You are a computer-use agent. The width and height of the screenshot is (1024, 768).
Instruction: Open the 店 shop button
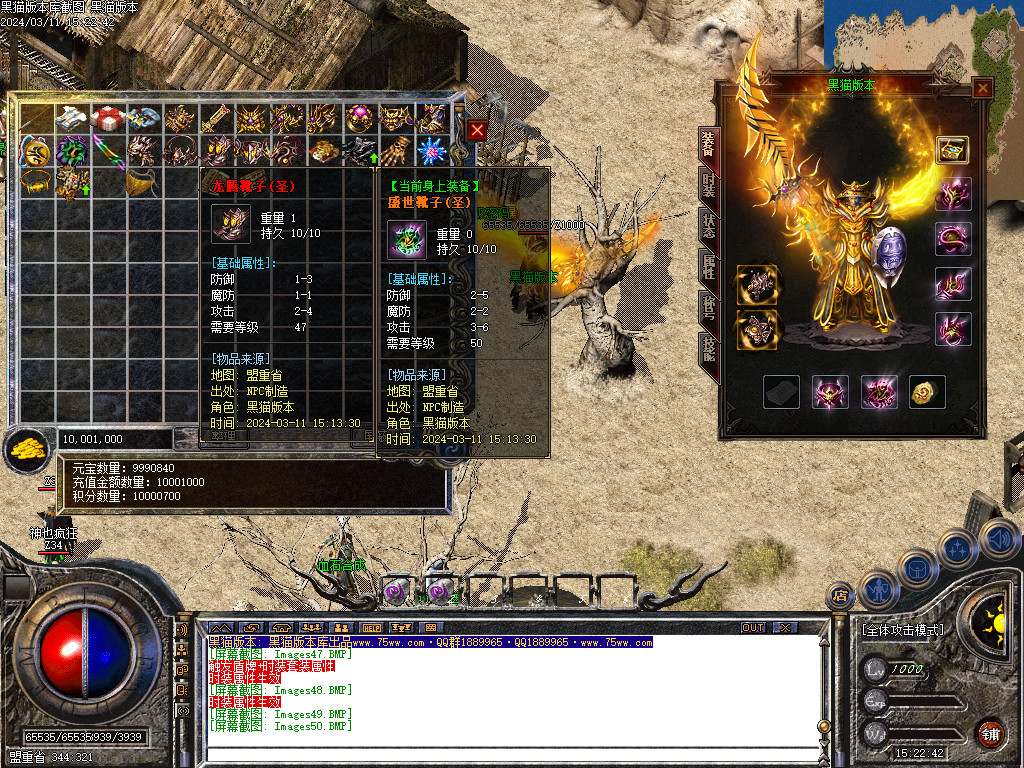coord(840,597)
